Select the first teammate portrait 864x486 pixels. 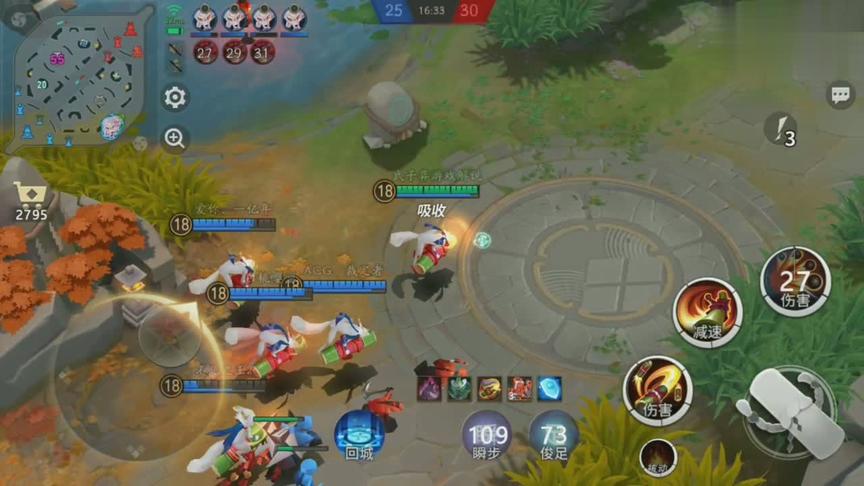[205, 17]
